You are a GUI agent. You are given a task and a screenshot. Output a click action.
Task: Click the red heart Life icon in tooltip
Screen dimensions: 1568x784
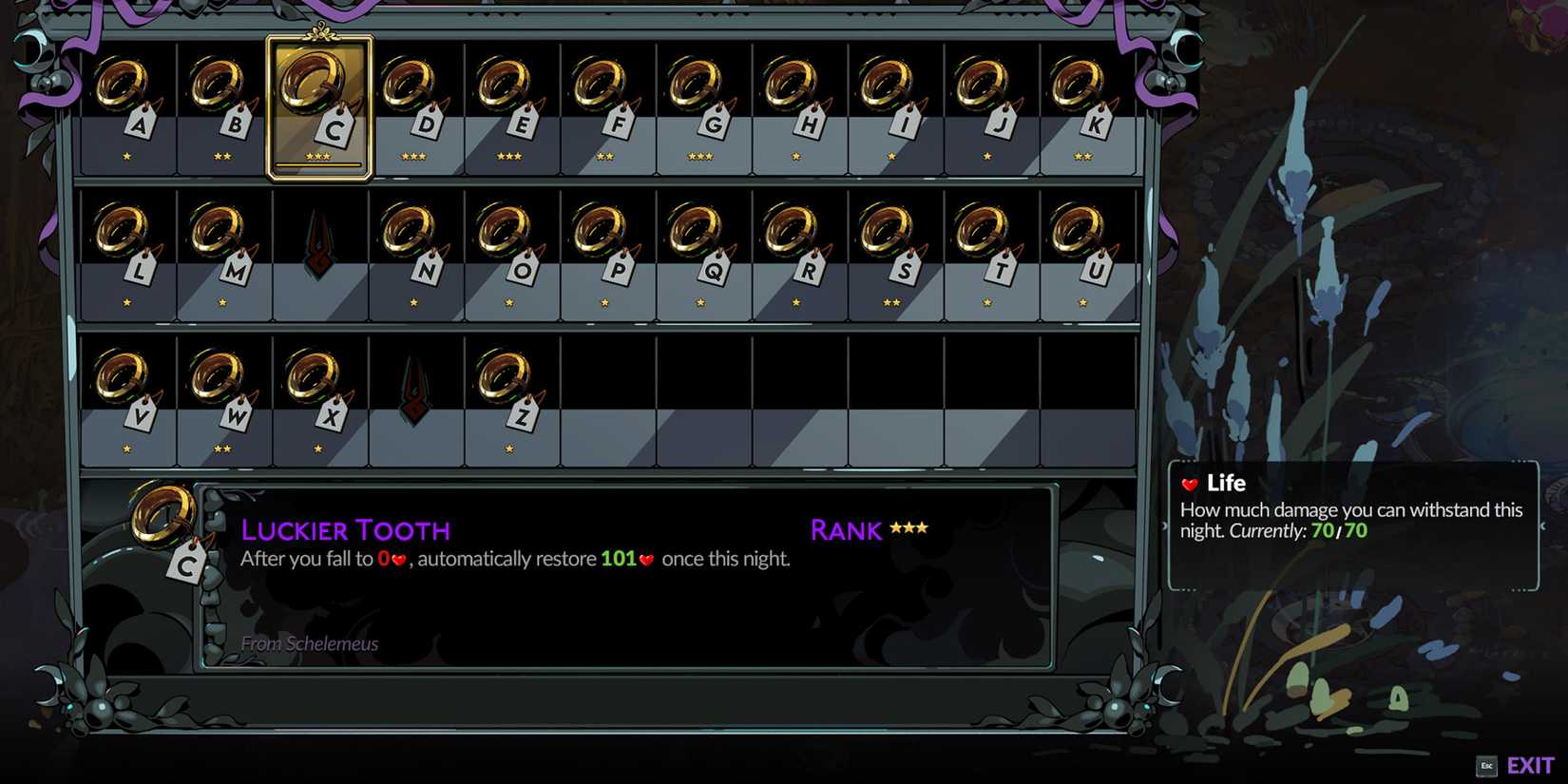click(x=1193, y=485)
